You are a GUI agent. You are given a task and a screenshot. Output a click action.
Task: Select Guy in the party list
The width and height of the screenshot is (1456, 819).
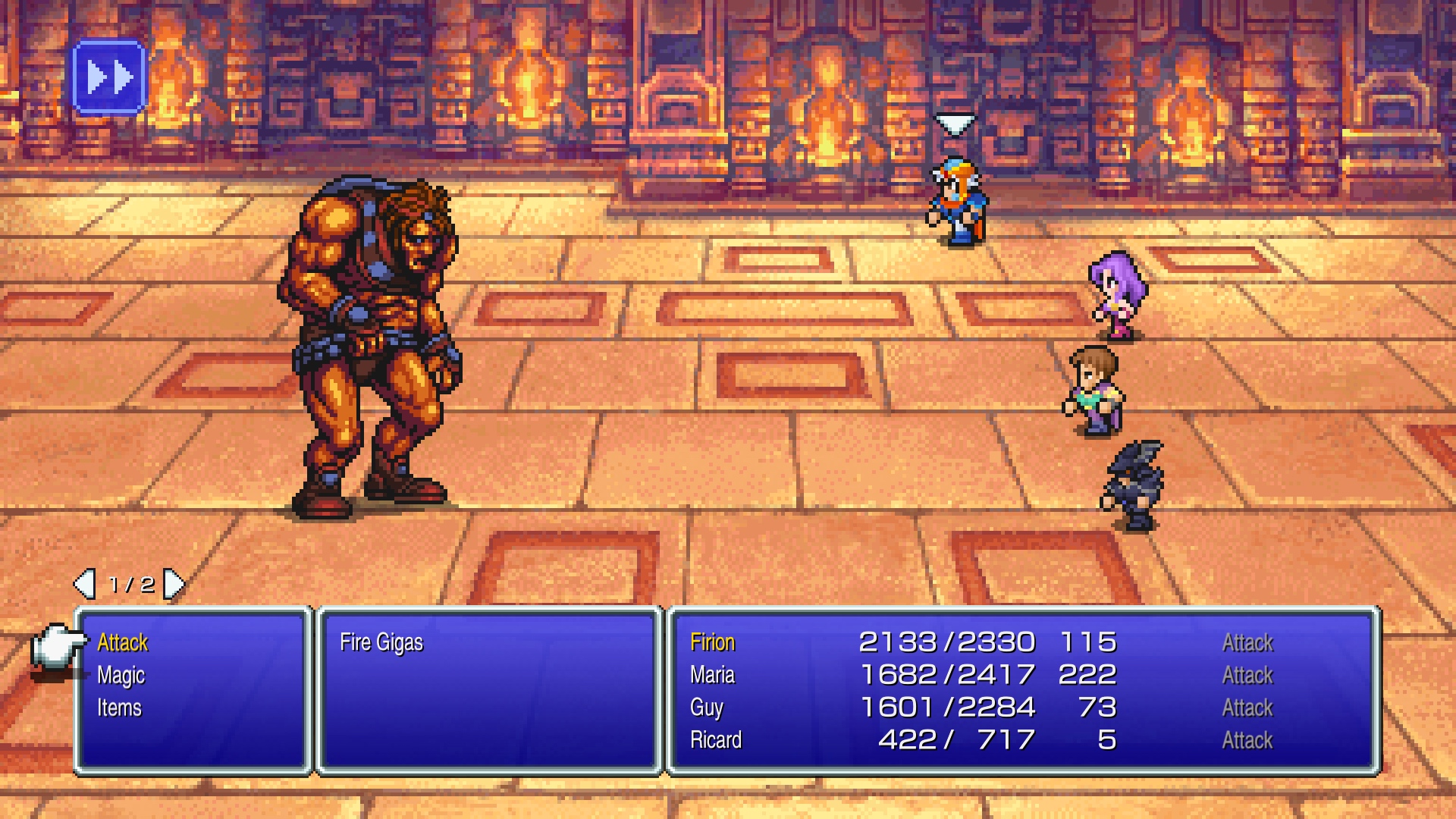(707, 708)
